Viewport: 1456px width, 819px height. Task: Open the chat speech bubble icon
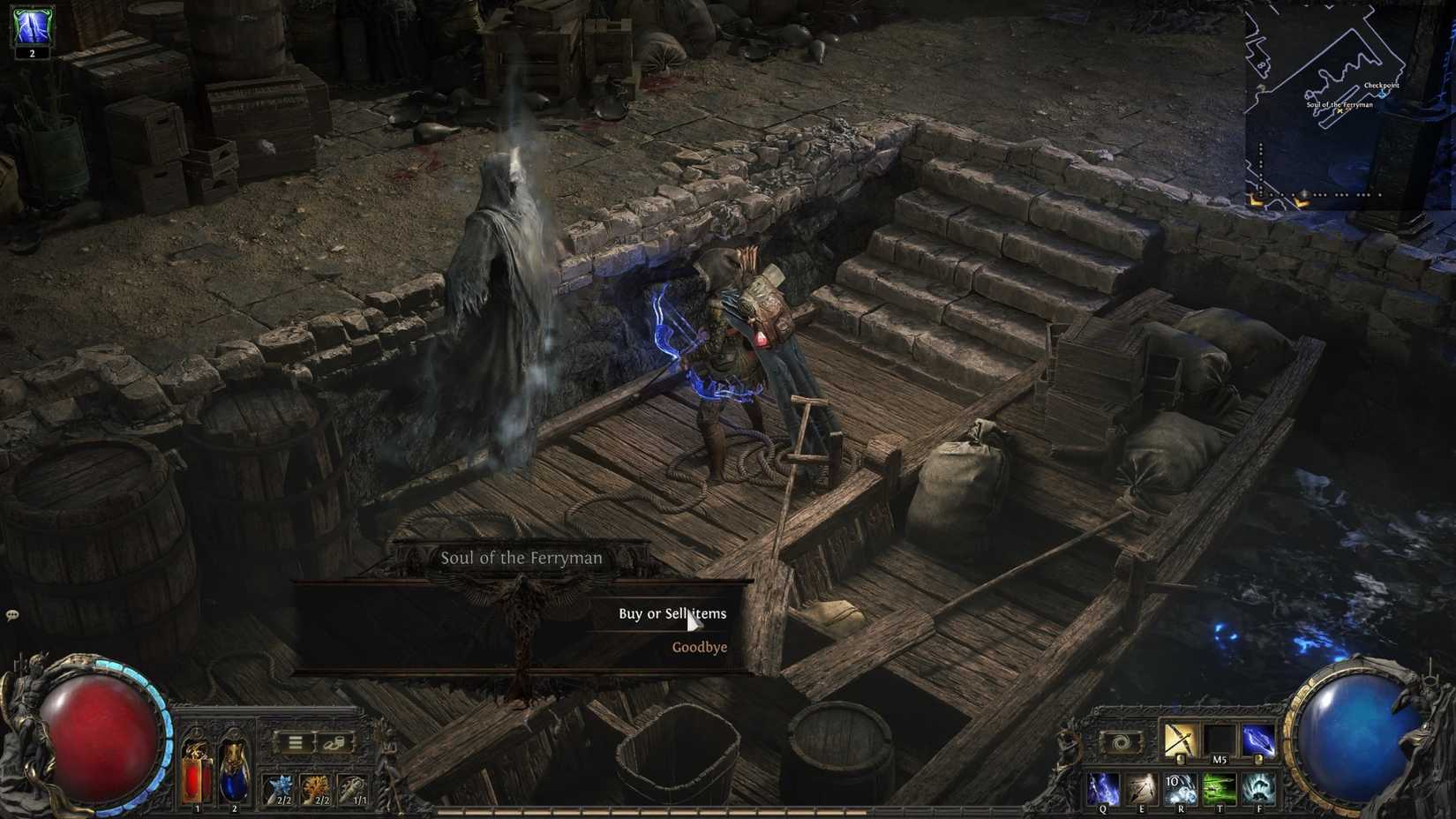coord(12,613)
